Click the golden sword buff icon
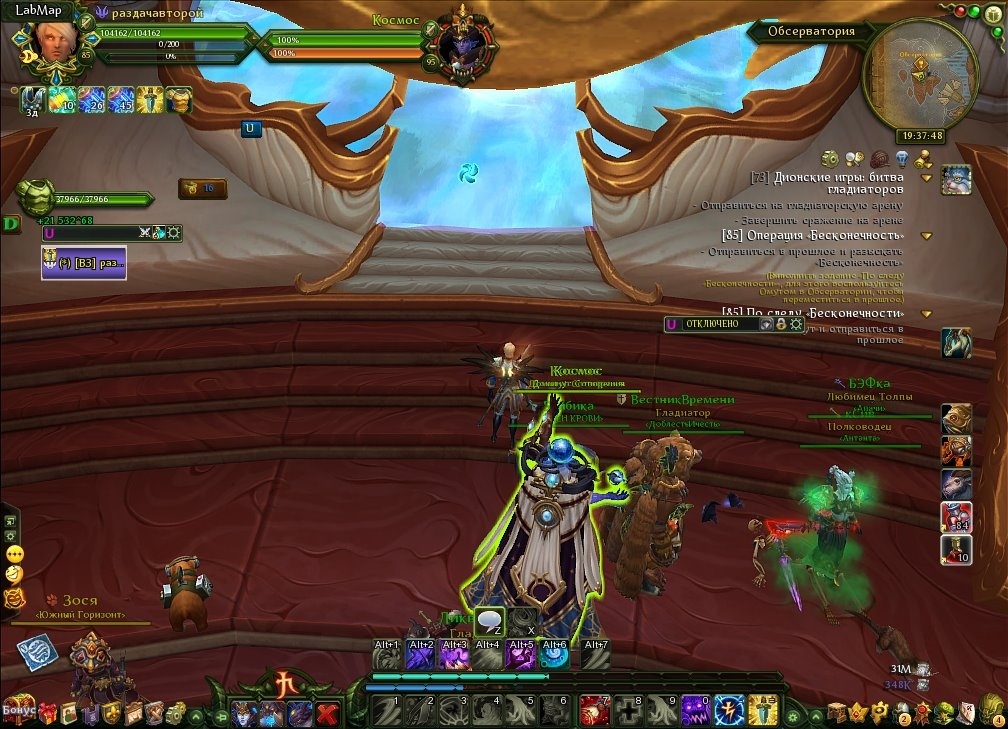The image size is (1008, 729). coord(150,98)
